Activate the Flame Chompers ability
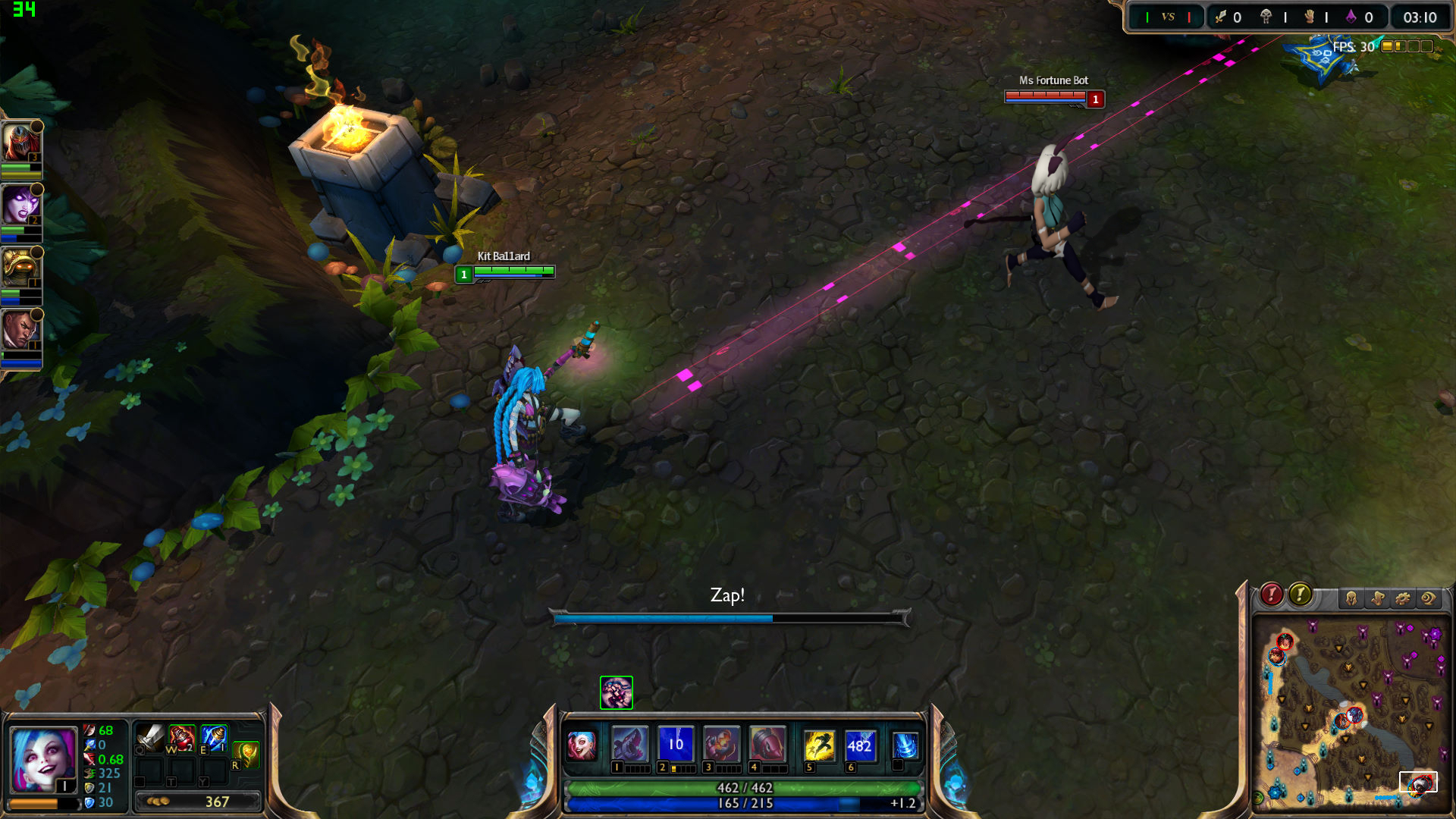The image size is (1456, 819). coord(720,744)
